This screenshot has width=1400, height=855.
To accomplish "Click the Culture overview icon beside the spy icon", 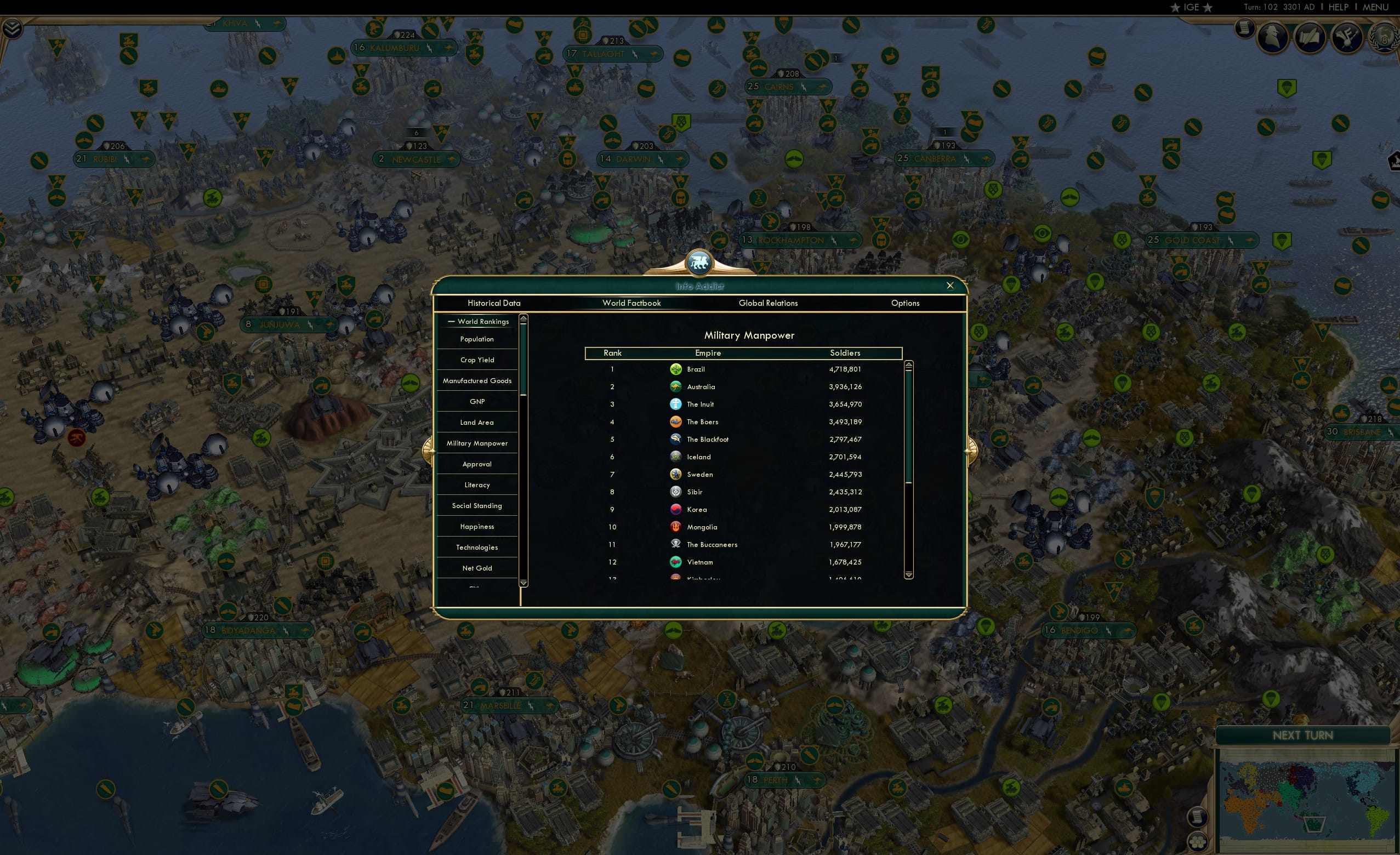I will pos(1347,37).
